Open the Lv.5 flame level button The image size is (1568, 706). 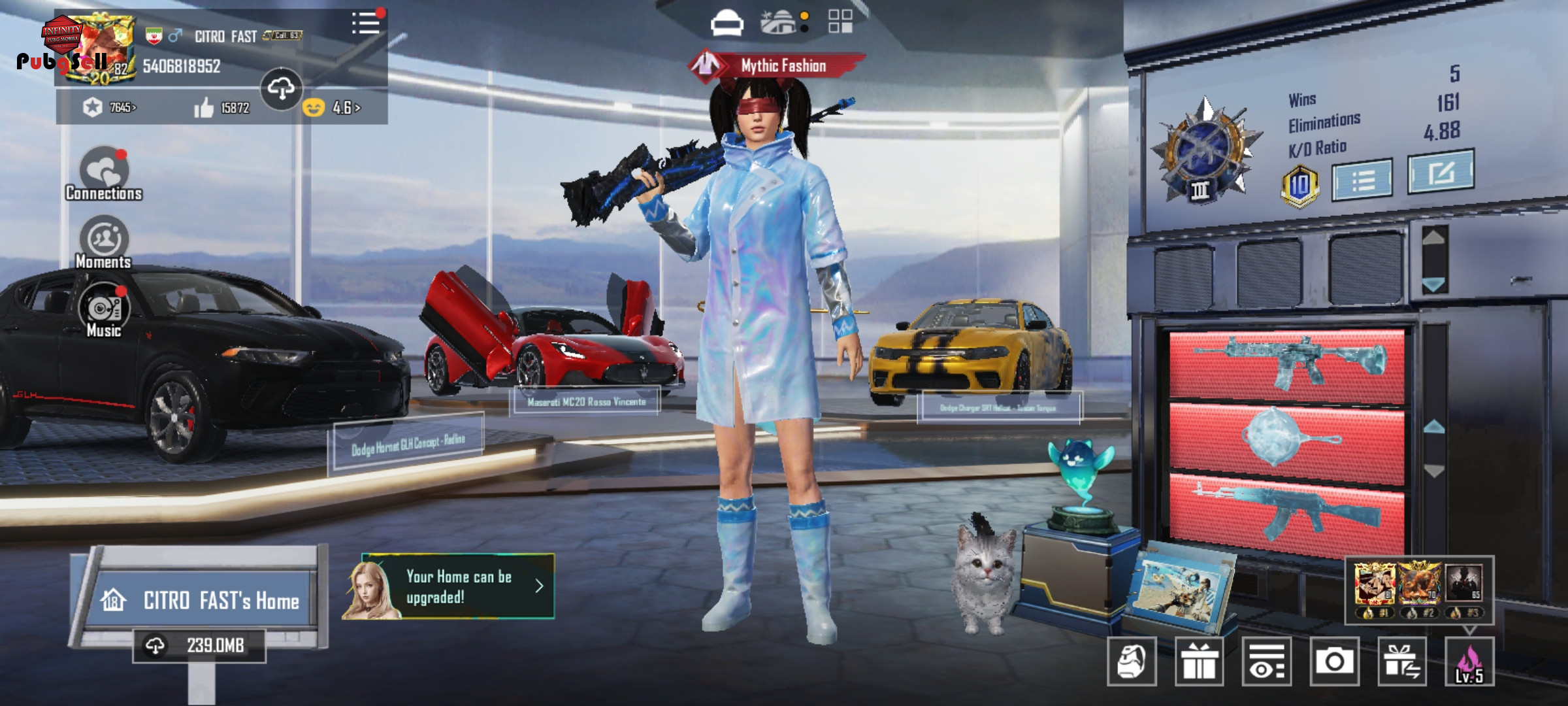(1469, 662)
